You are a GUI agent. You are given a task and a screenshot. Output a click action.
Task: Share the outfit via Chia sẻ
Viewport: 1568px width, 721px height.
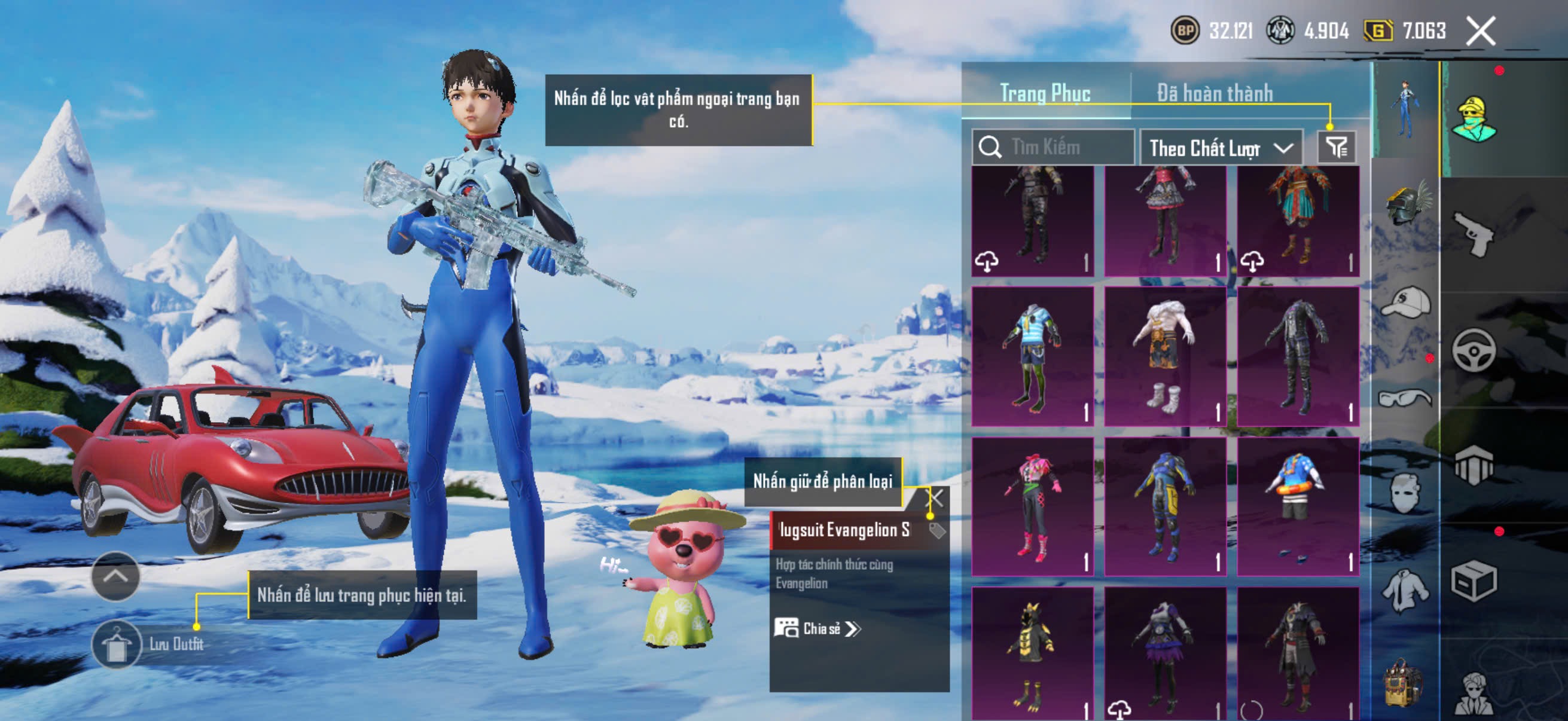tap(817, 628)
